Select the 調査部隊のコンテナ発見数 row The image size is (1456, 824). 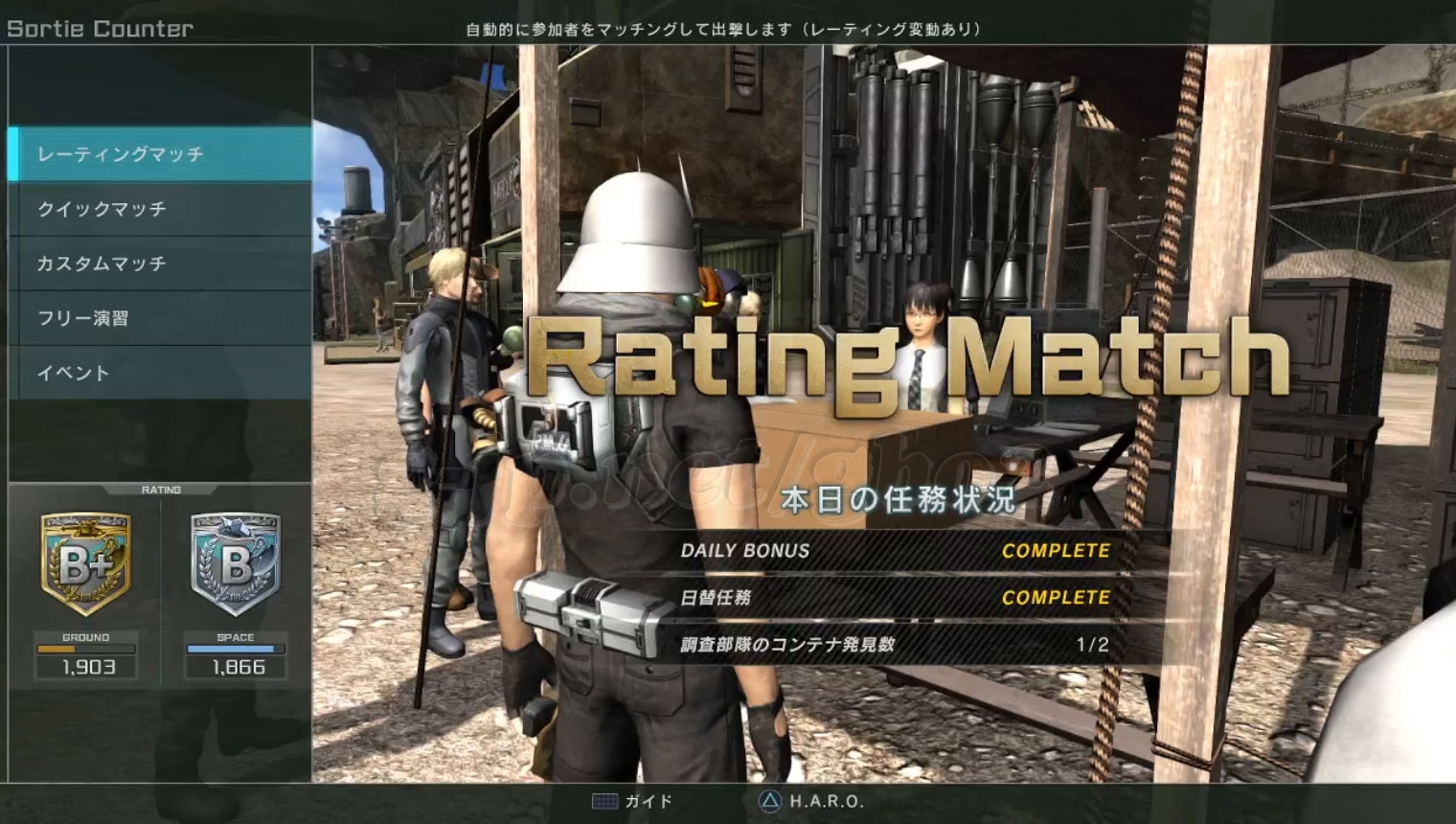click(x=895, y=645)
